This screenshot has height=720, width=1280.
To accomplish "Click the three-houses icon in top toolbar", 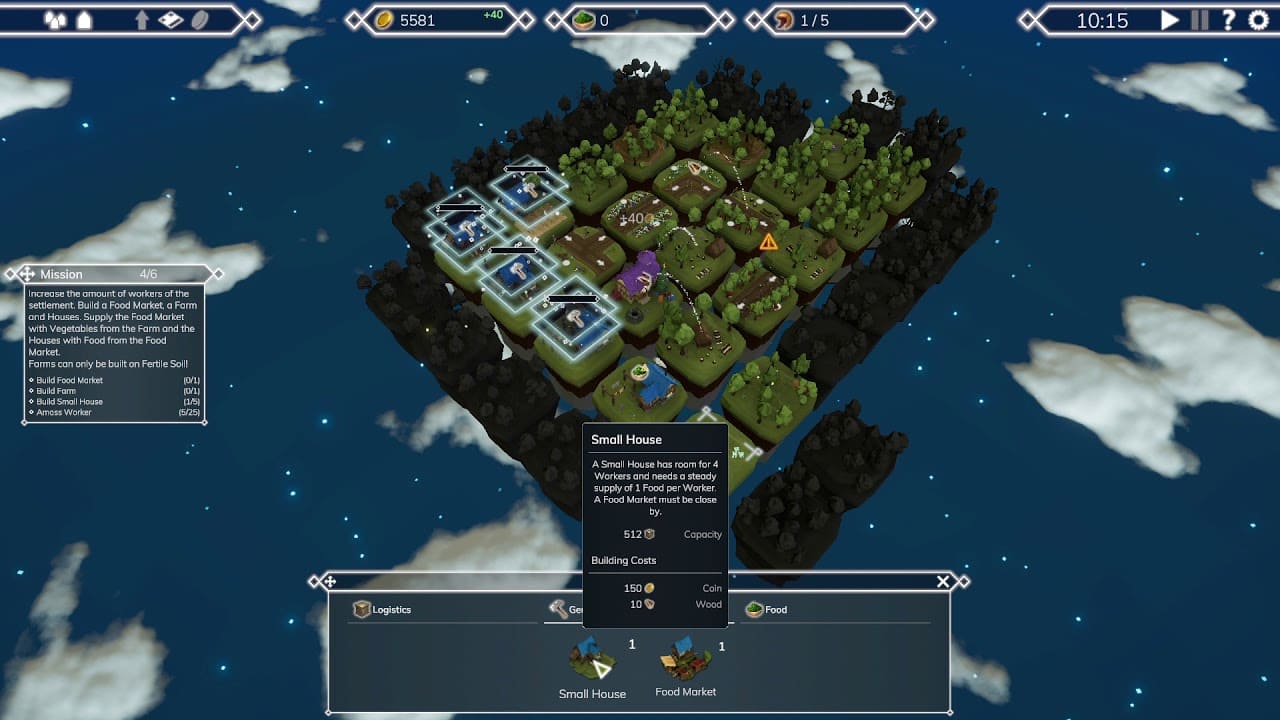I will click(55, 20).
